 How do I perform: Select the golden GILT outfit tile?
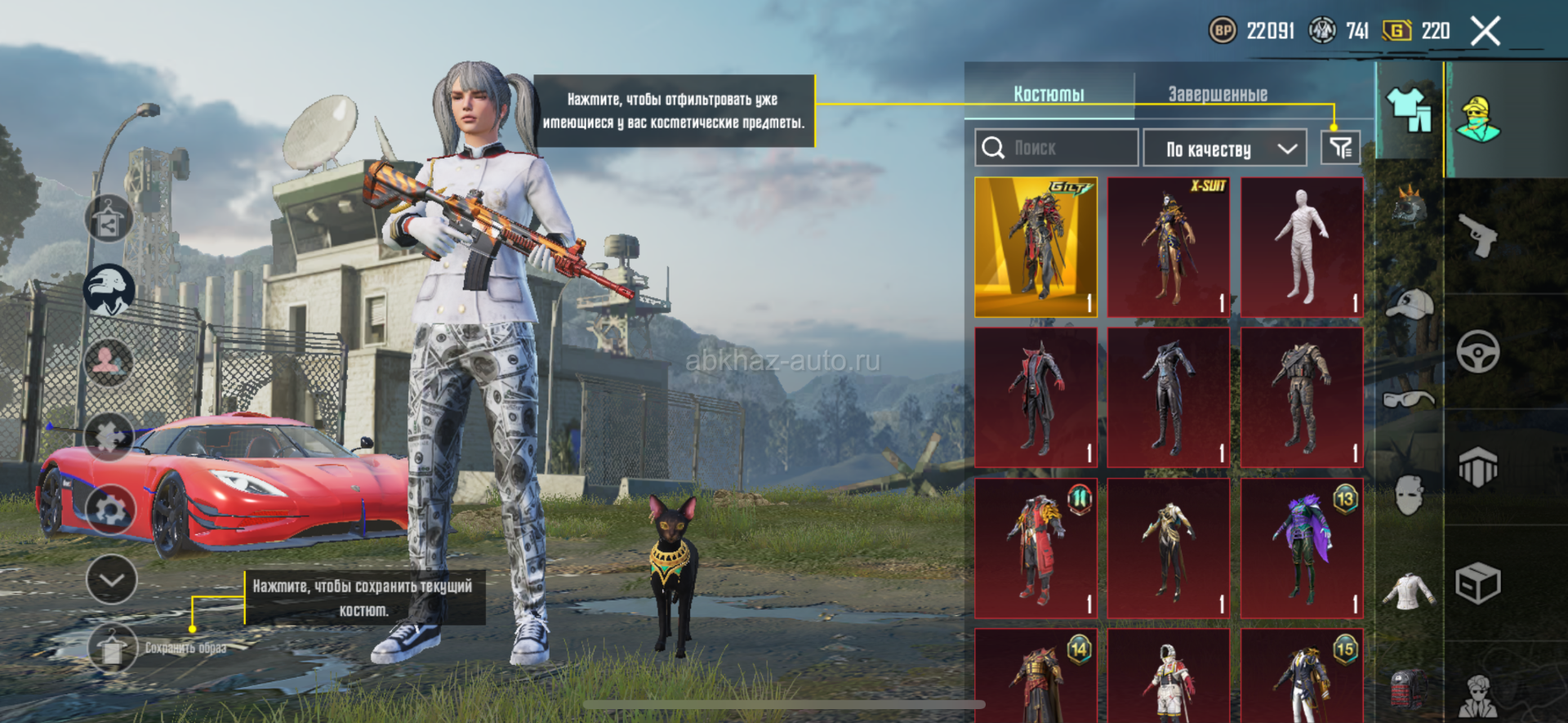point(1036,247)
